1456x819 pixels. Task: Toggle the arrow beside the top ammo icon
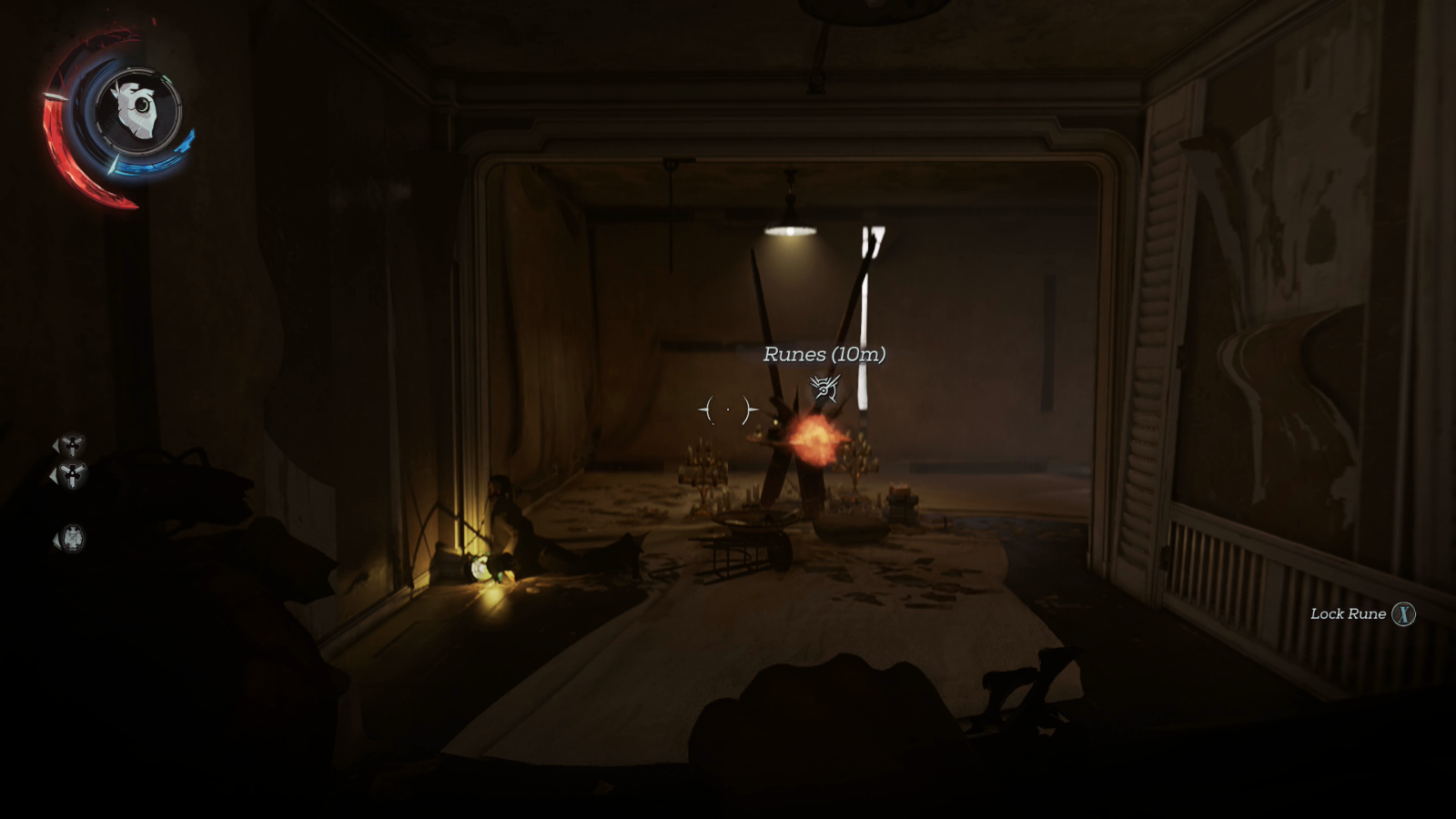[x=56, y=446]
